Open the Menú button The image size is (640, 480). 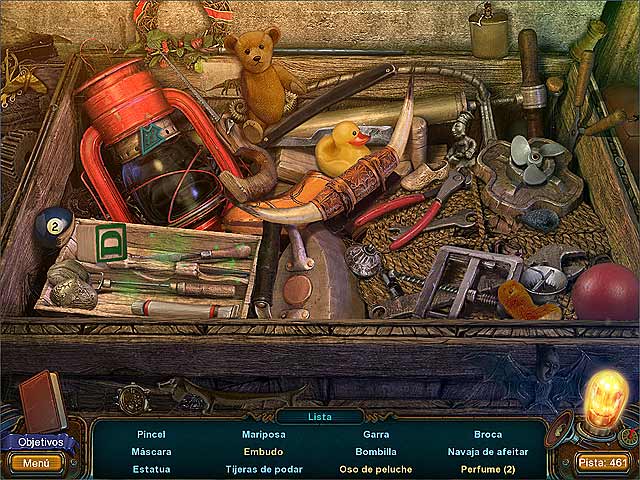pos(36,463)
